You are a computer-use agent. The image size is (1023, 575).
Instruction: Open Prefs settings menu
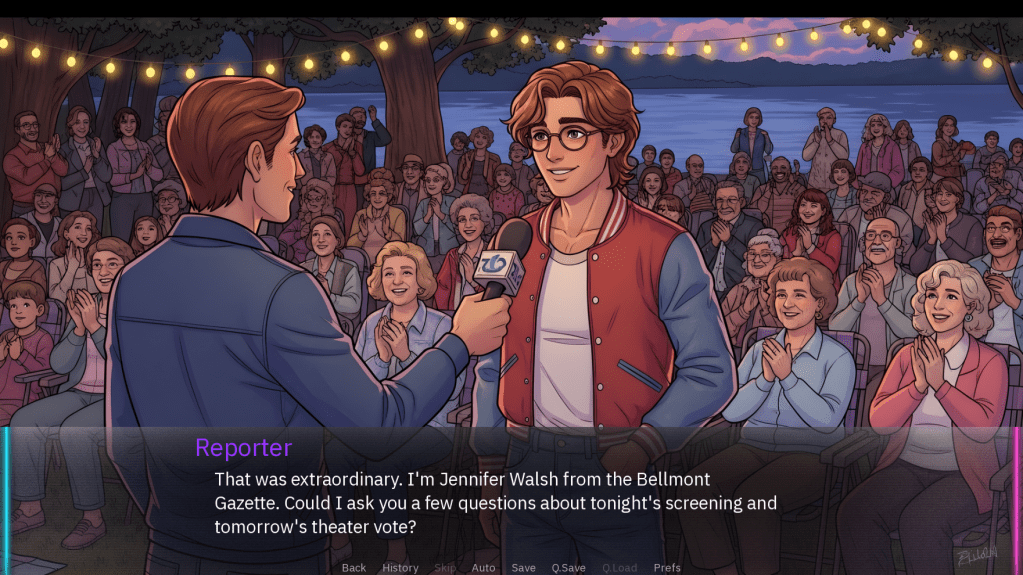(667, 568)
